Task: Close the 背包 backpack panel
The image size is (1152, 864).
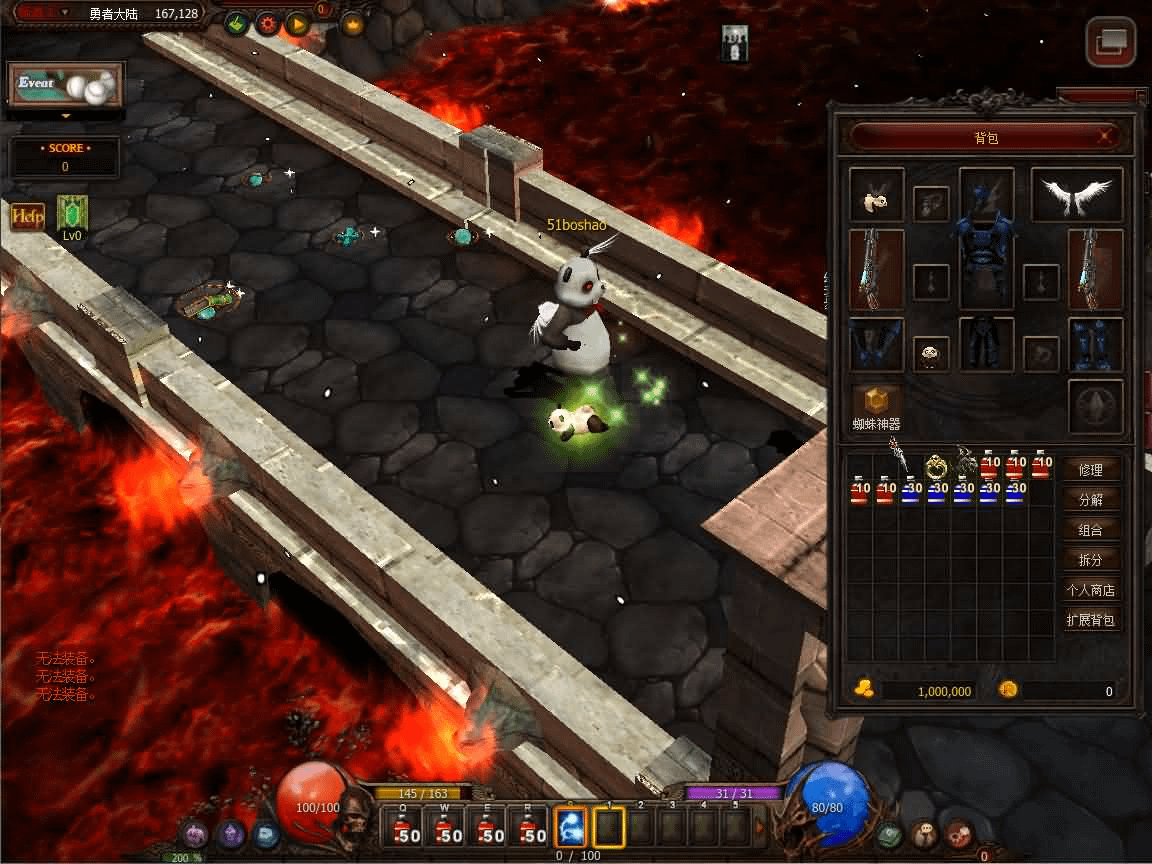Action: pyautogui.click(x=1105, y=136)
